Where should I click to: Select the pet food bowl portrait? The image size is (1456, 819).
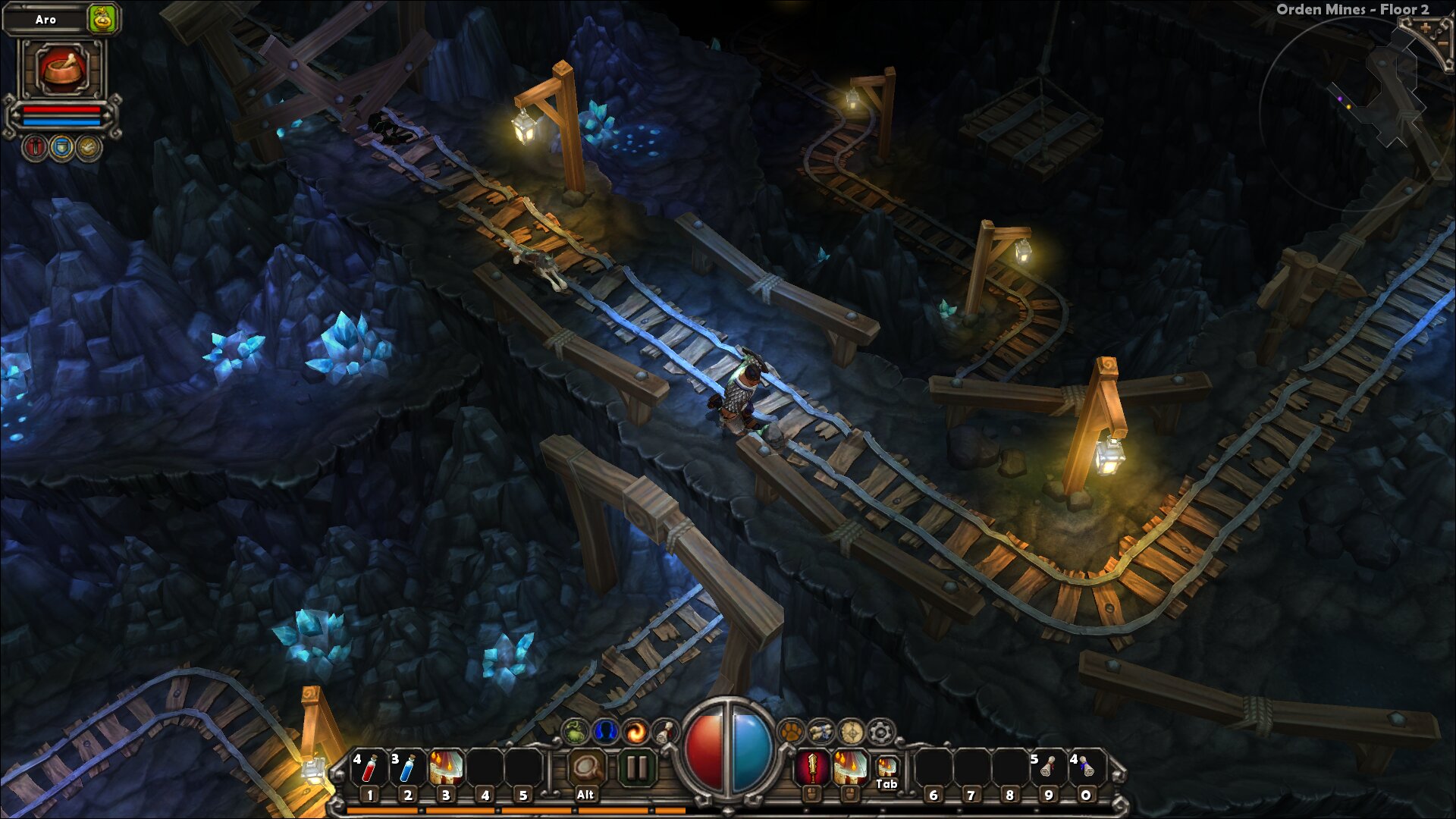[61, 69]
